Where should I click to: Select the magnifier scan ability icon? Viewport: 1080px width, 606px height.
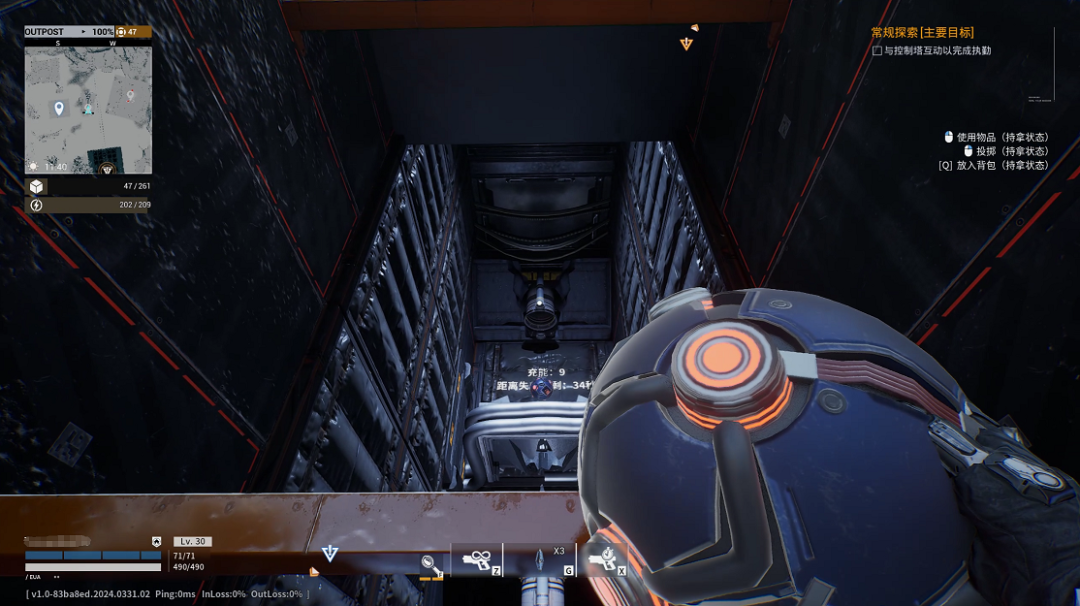pos(429,564)
